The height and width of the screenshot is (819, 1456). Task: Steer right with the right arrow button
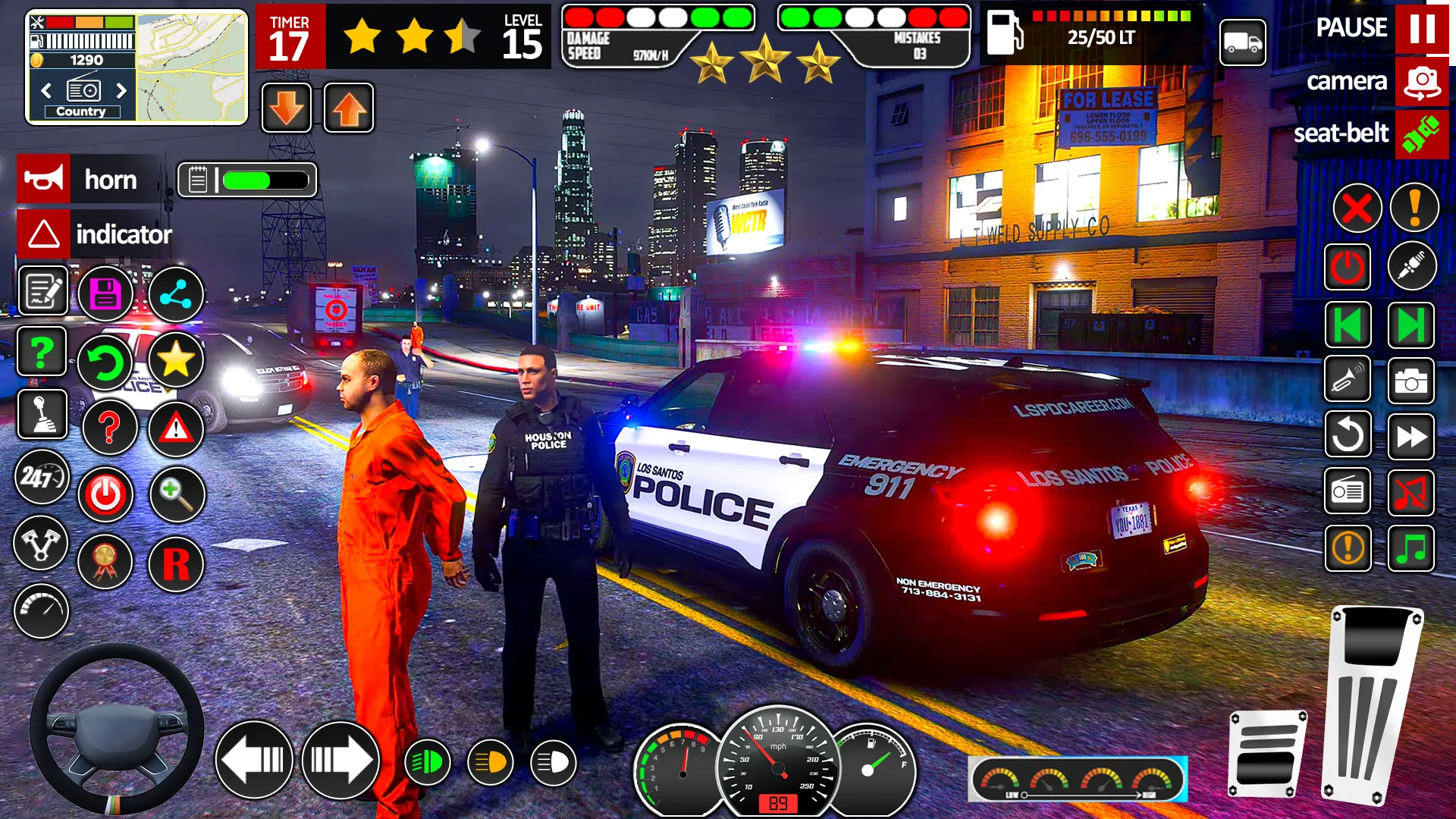[340, 760]
